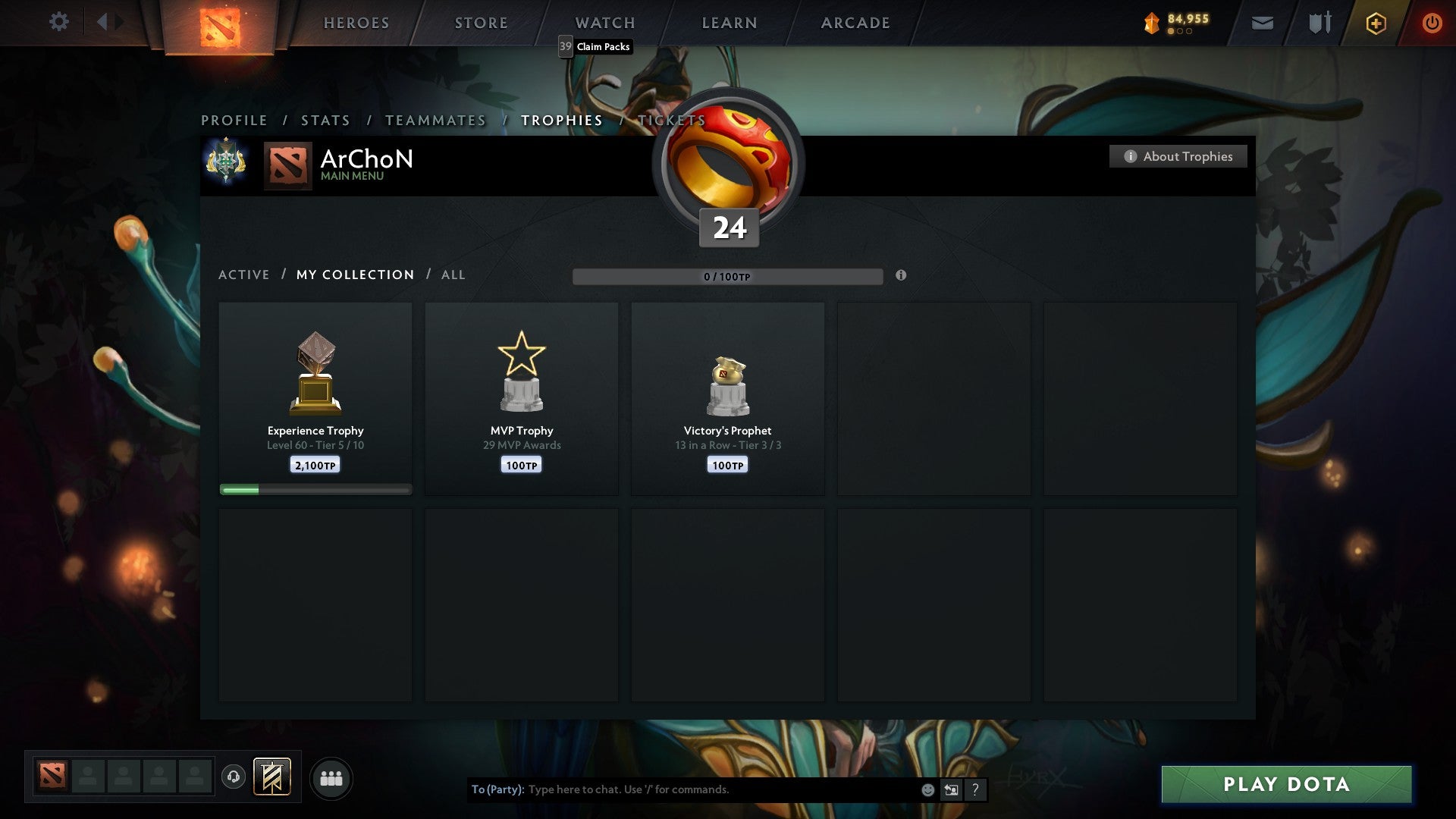1456x819 pixels.
Task: Toggle the ACTIVE trophy filter
Action: 244,275
